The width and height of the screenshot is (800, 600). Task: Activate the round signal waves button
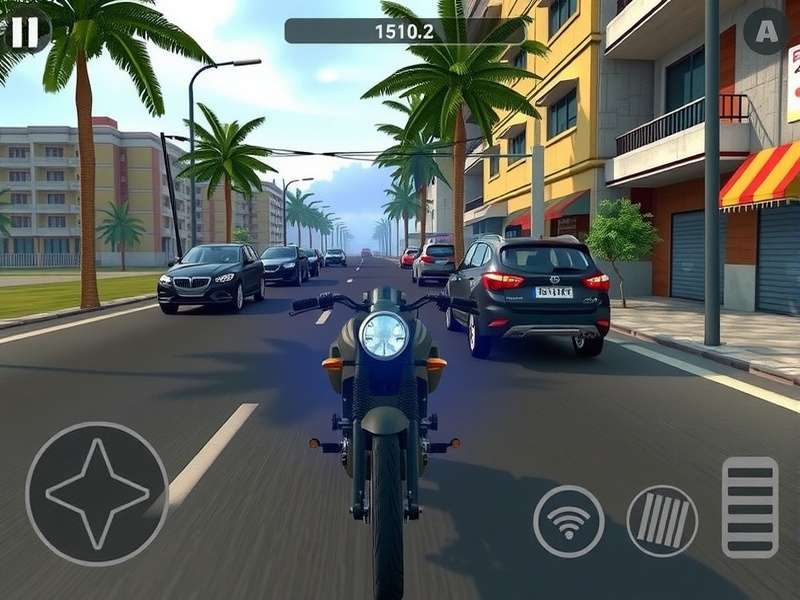tap(569, 521)
